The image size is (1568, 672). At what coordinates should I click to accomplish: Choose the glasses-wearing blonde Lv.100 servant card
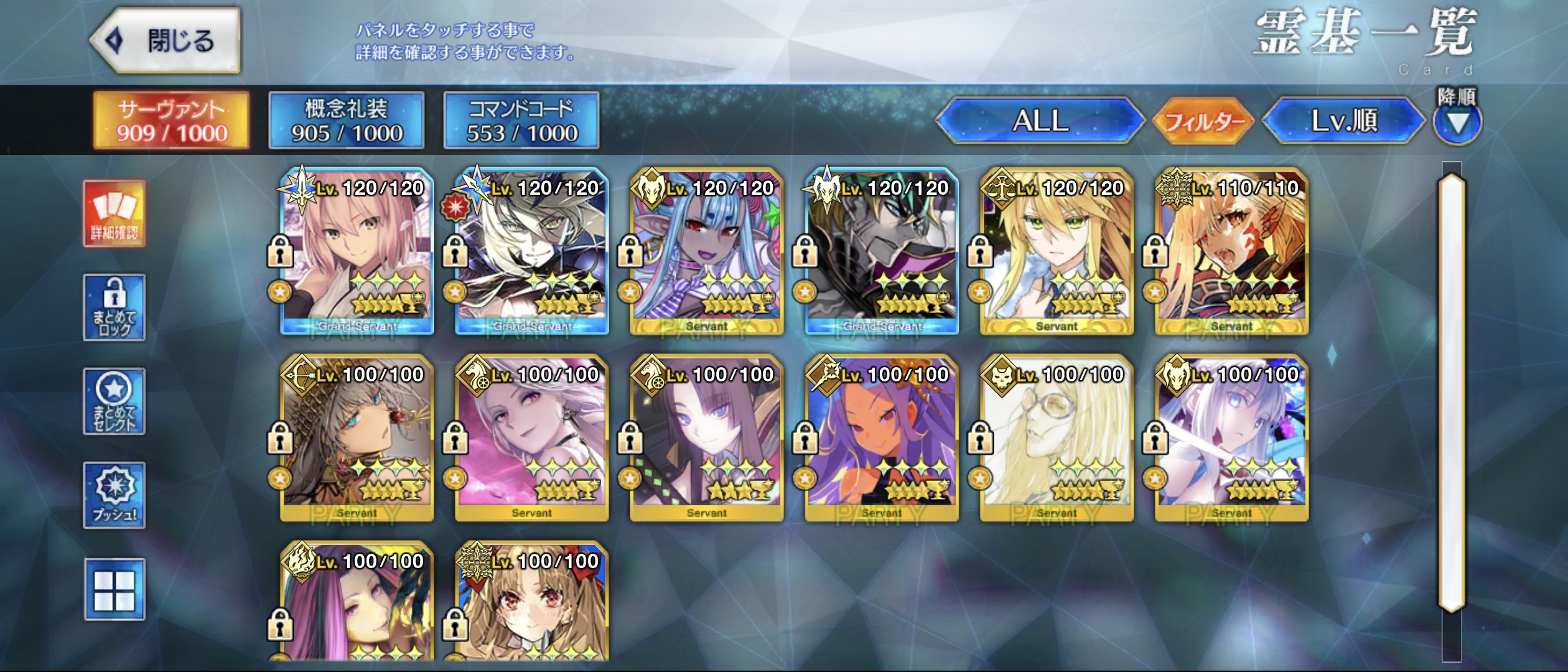pyautogui.click(x=1057, y=438)
